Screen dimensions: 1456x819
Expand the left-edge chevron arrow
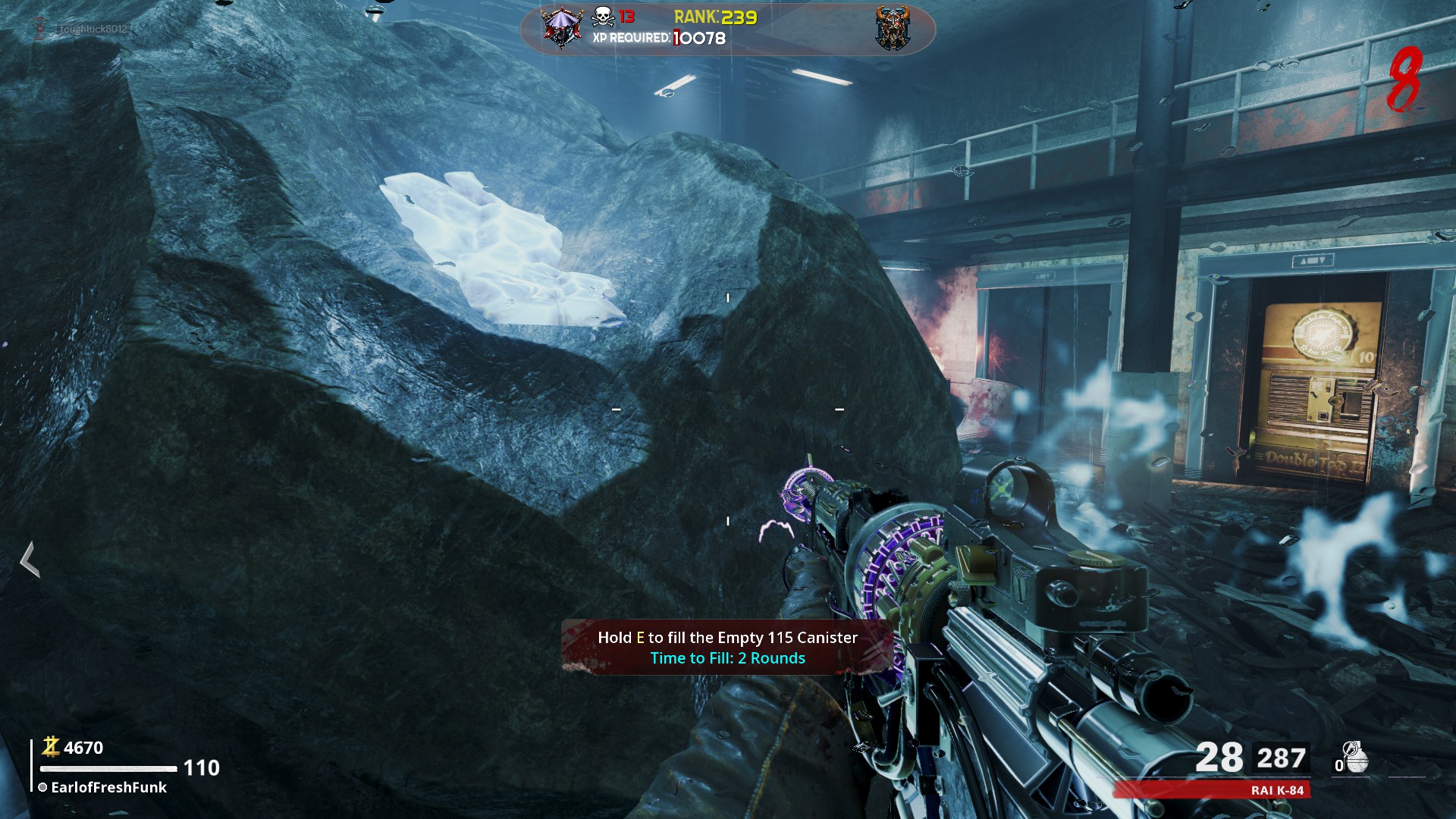(30, 560)
